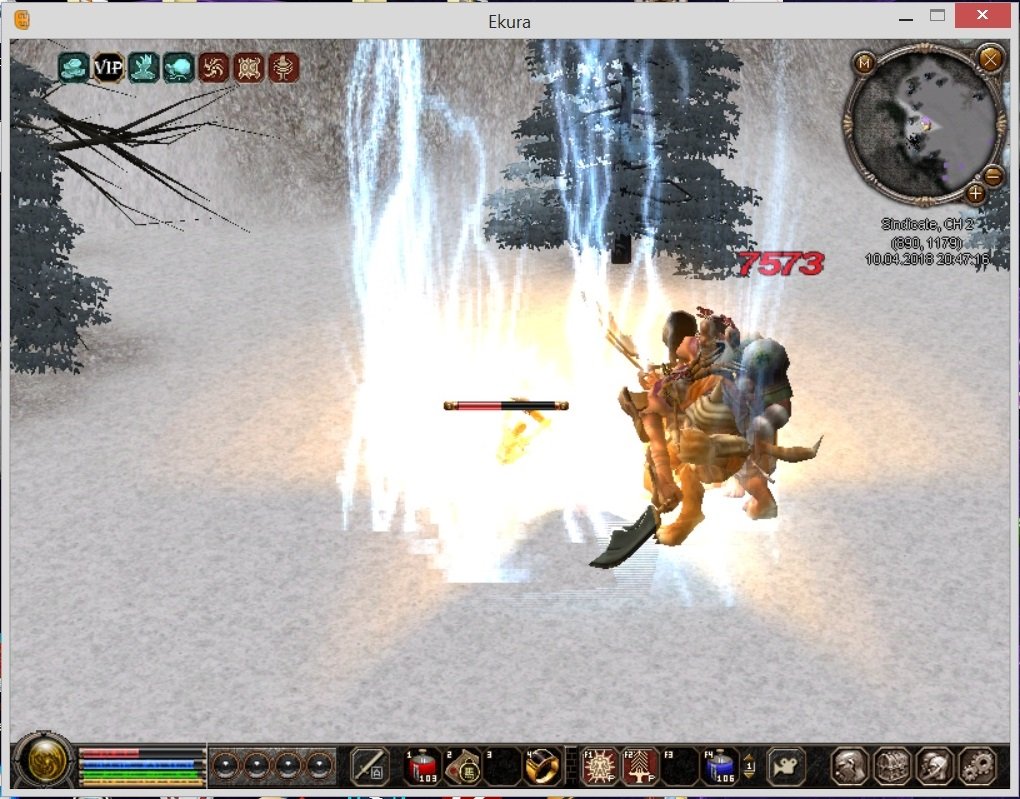Use the red potion in quickslot 1
Screen dimensions: 1020x799
click(422, 767)
